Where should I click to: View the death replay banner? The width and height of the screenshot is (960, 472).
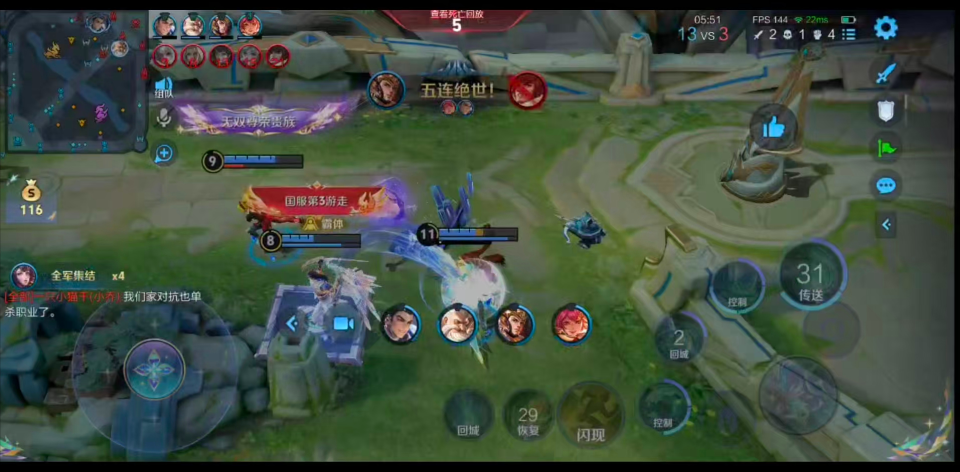[456, 20]
